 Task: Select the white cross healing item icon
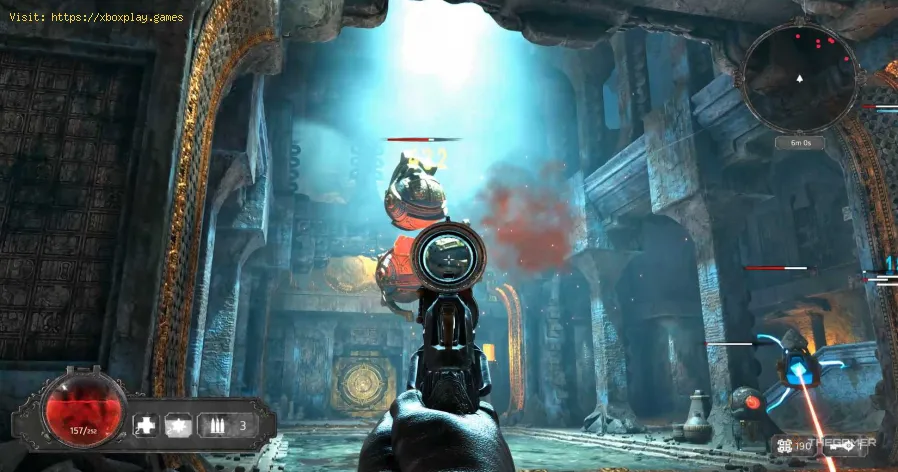(147, 425)
